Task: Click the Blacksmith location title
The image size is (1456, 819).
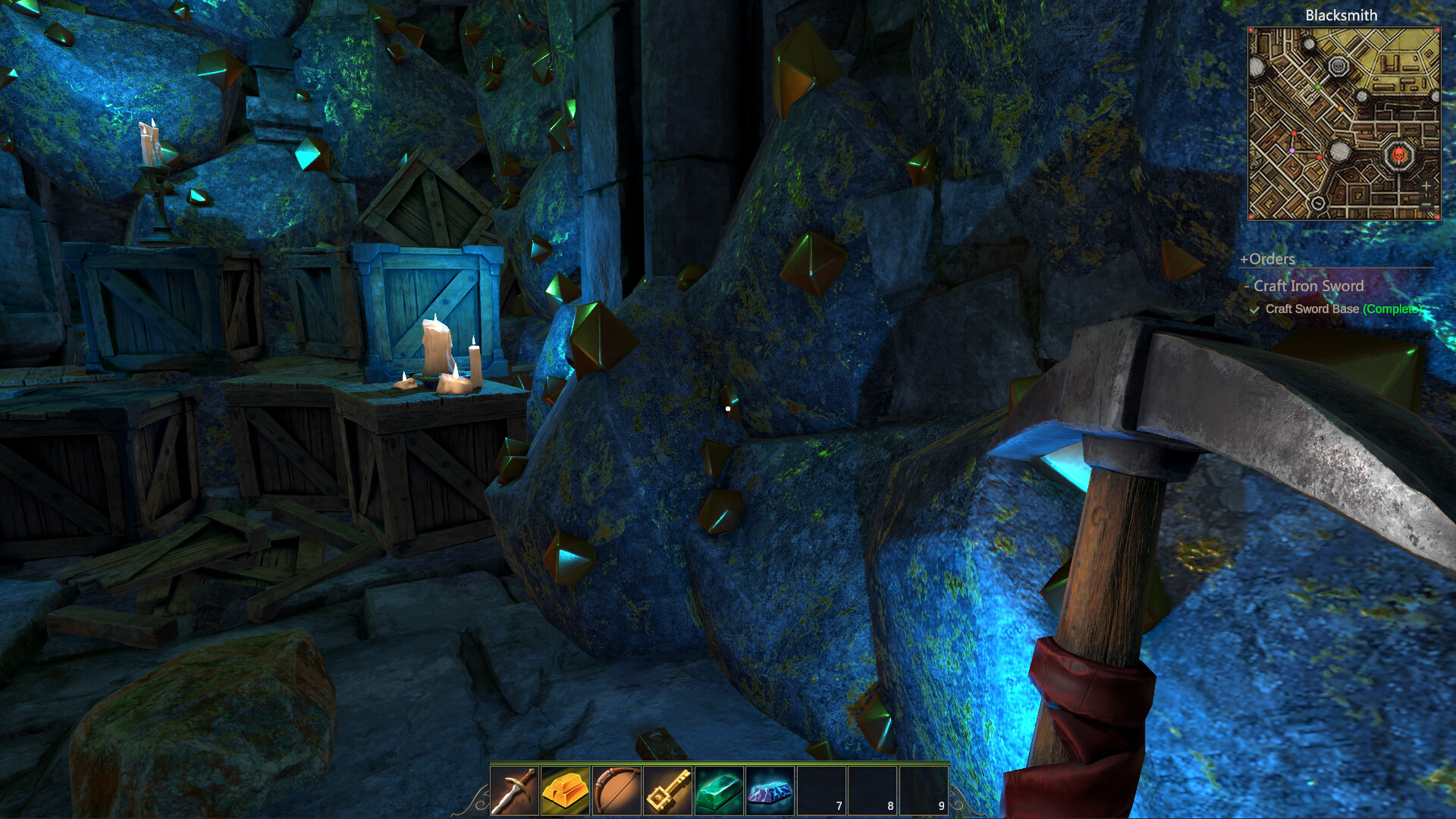Action: (x=1341, y=15)
